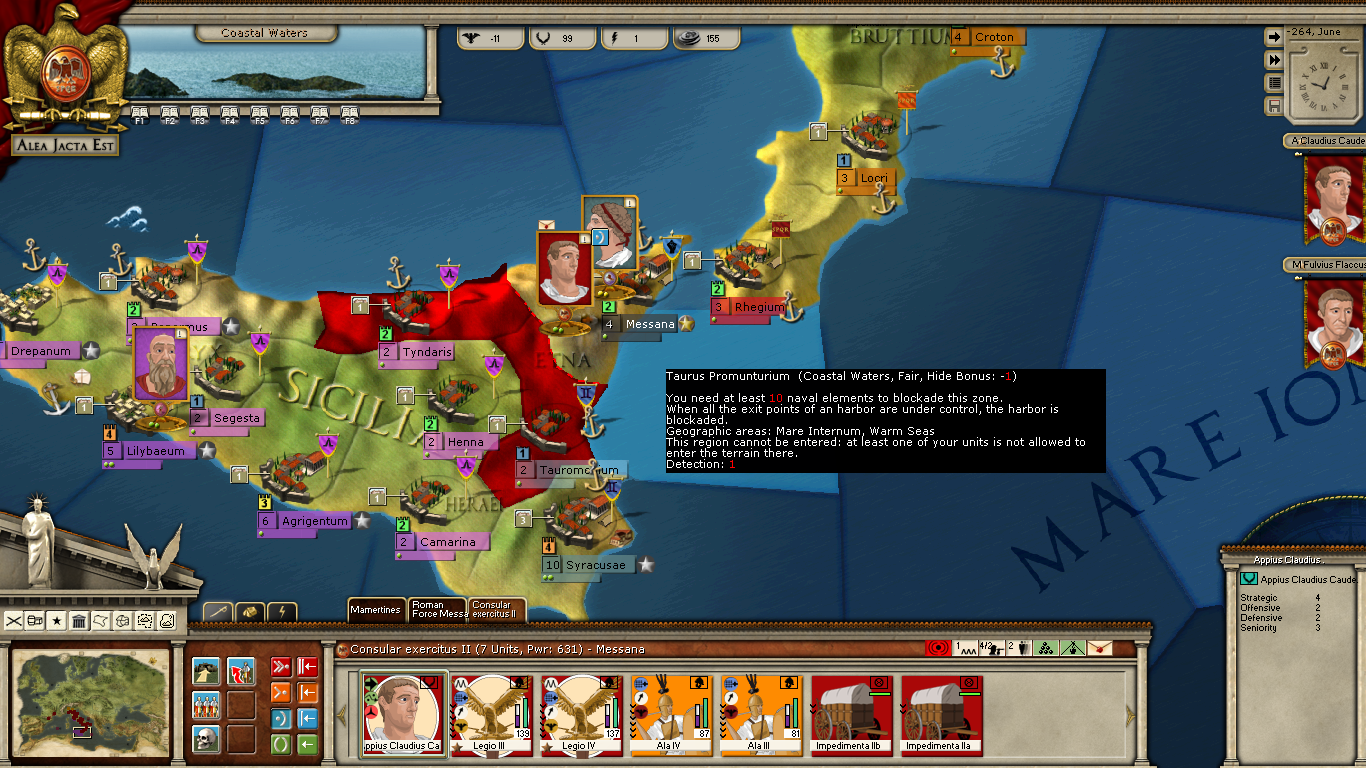
Task: Choose the green passive posture button
Action: tap(280, 745)
